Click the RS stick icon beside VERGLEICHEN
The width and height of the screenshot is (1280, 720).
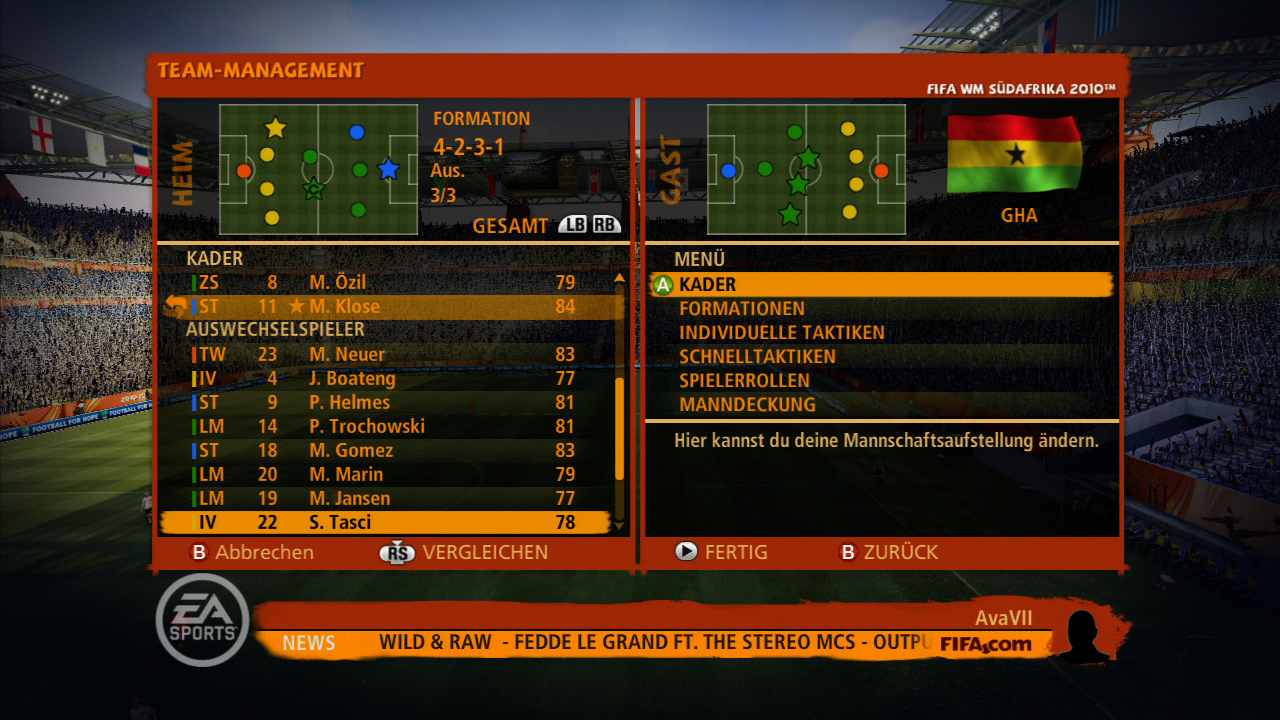click(x=398, y=552)
